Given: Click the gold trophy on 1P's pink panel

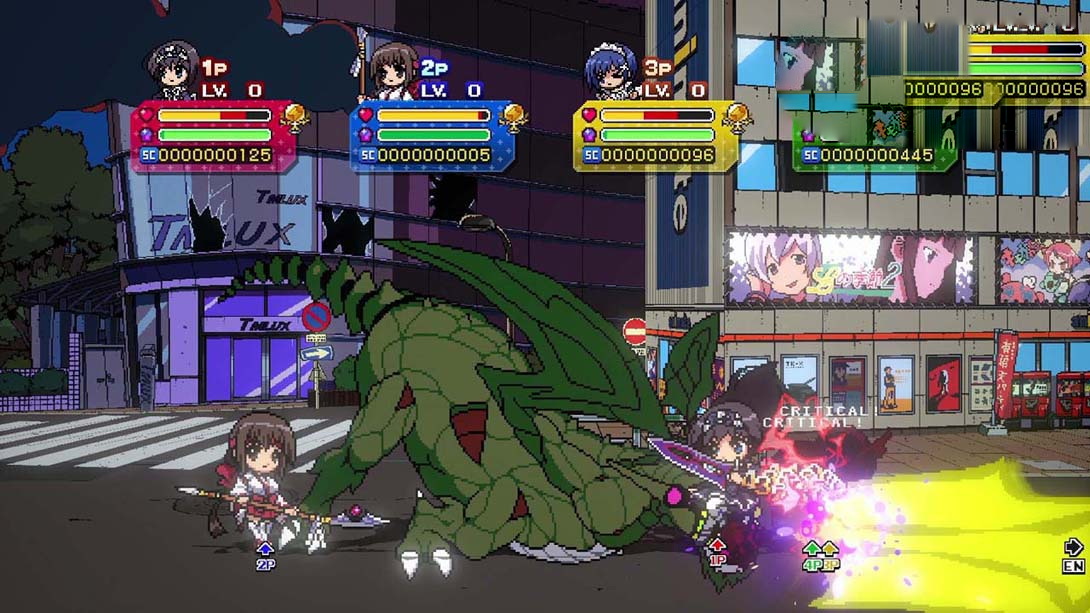Looking at the screenshot, I should (295, 119).
